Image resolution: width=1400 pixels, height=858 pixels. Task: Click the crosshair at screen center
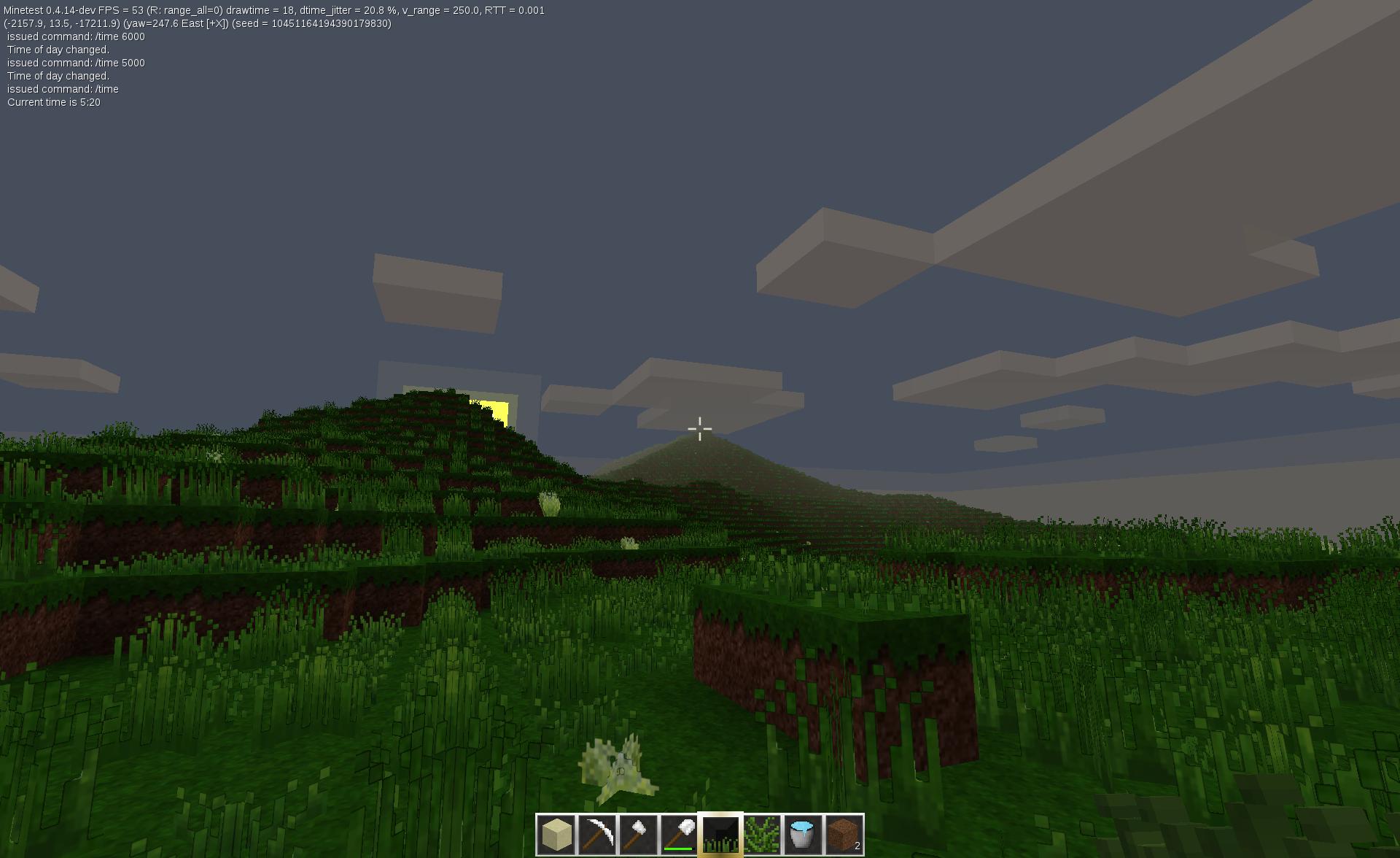(x=700, y=429)
